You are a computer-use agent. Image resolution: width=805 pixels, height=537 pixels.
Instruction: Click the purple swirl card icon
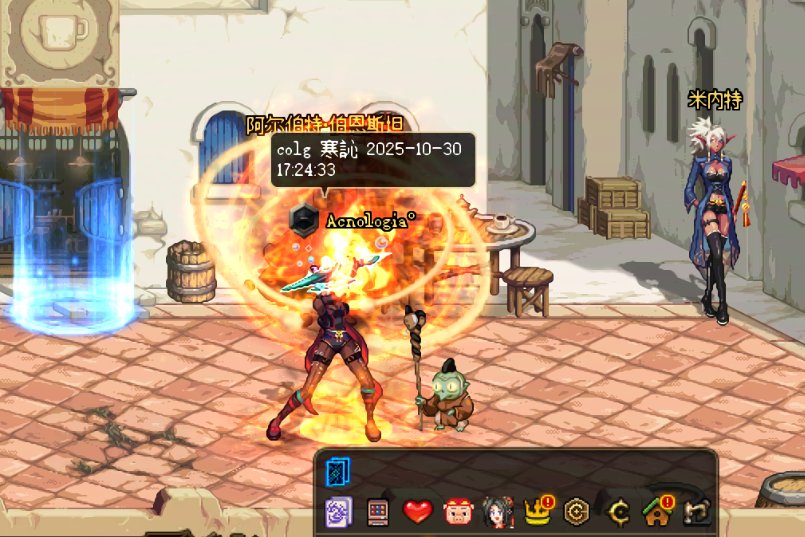click(338, 513)
